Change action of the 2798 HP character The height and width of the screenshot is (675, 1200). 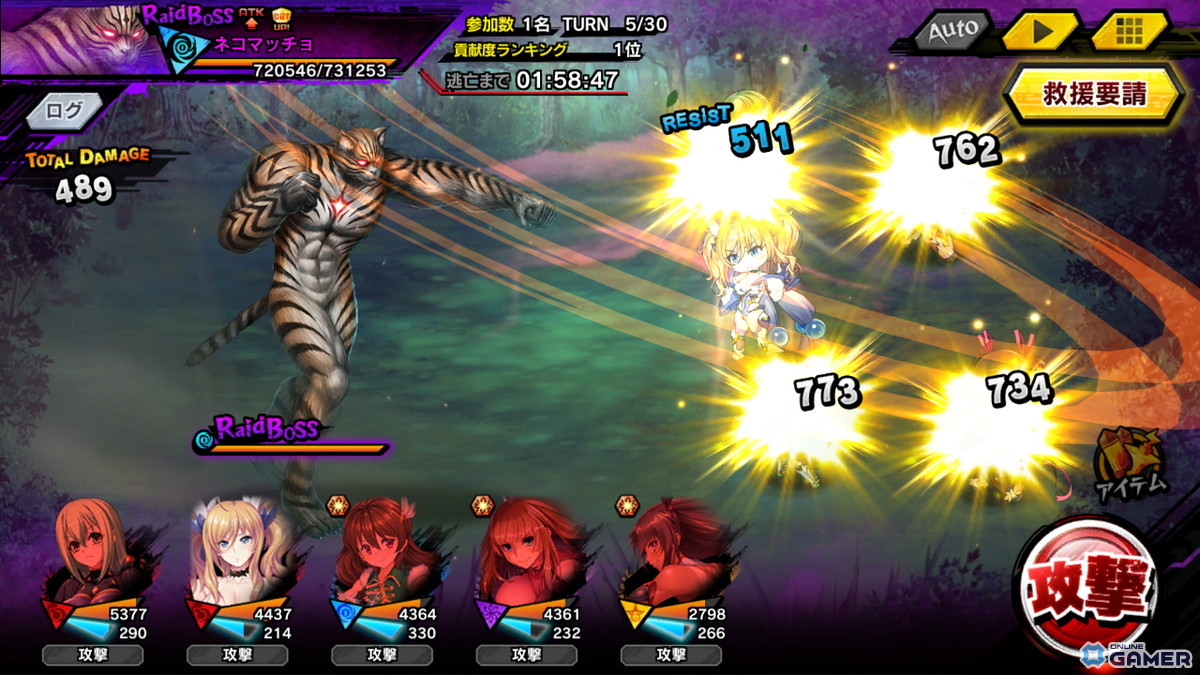tap(670, 656)
